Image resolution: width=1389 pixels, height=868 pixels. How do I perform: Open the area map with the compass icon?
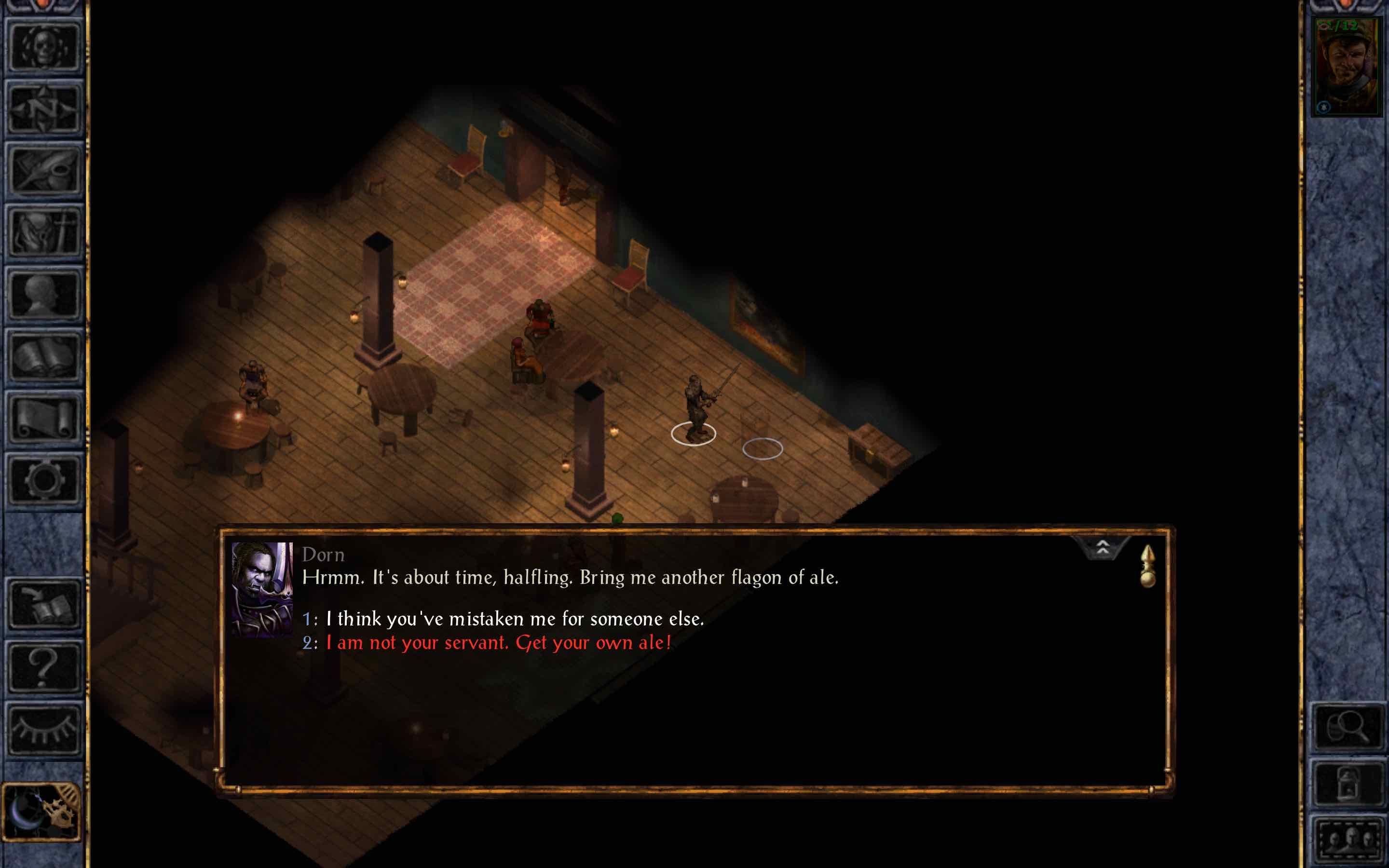pyautogui.click(x=43, y=108)
